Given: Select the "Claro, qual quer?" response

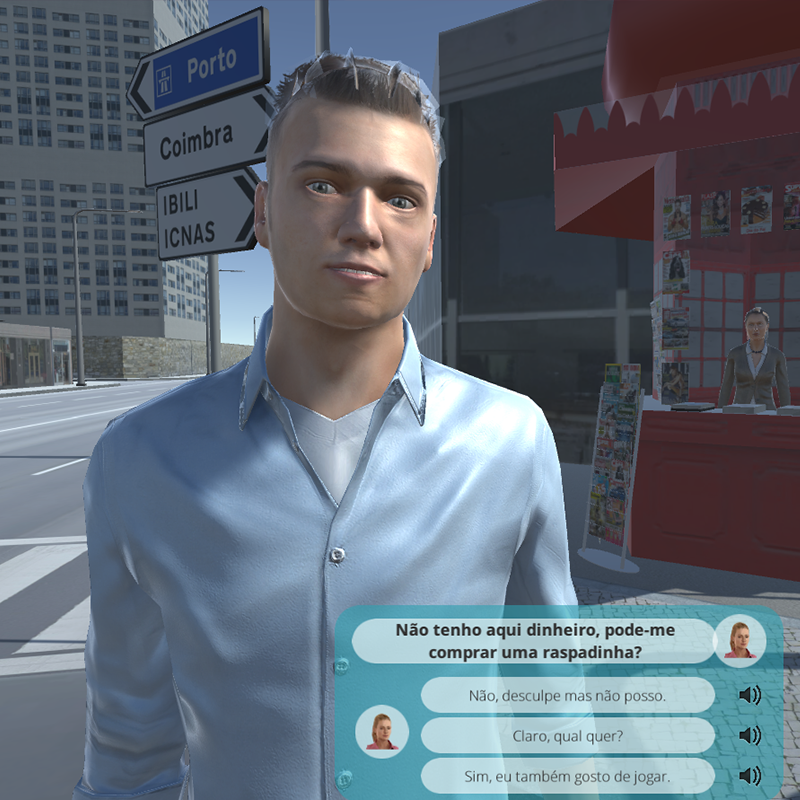Looking at the screenshot, I should pos(567,735).
